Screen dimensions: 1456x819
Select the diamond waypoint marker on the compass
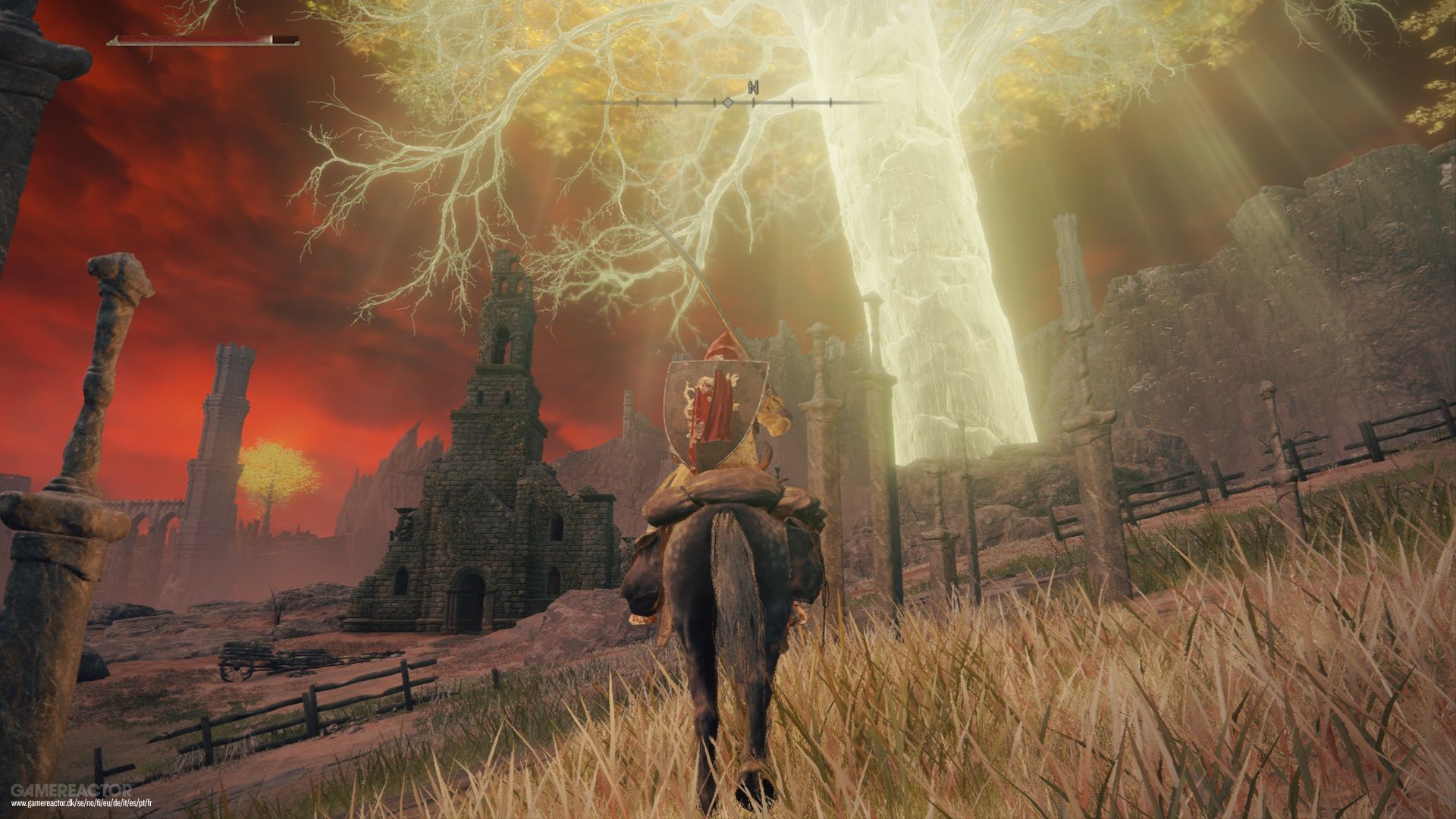pyautogui.click(x=728, y=102)
